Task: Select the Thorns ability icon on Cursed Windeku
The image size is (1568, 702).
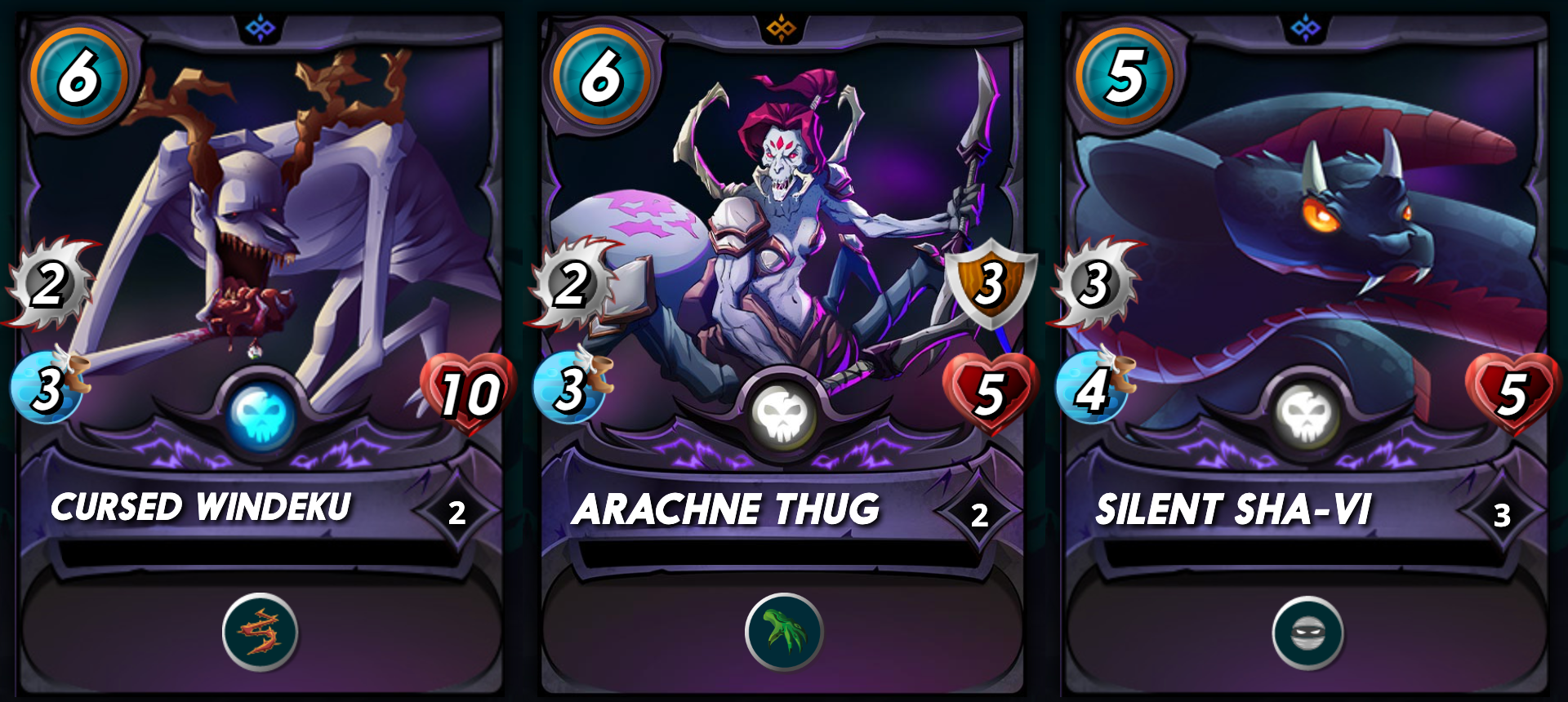Action: point(258,632)
